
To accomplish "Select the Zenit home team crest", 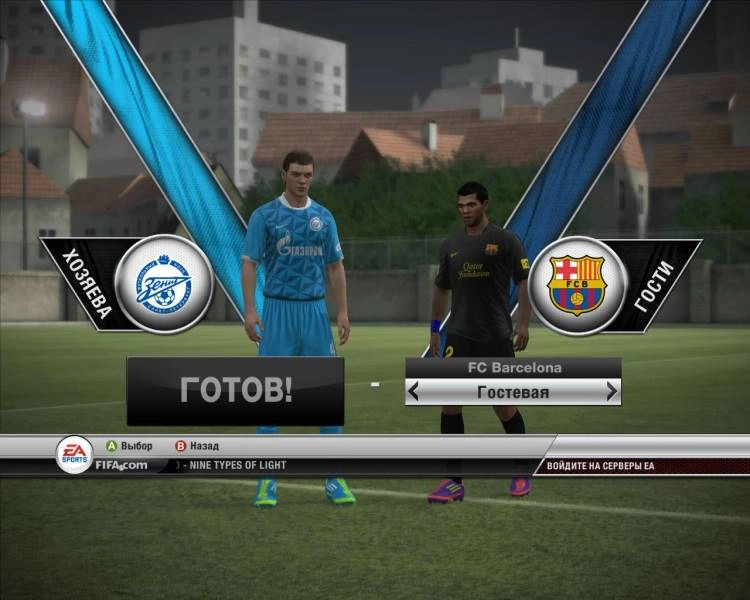I will pos(163,284).
